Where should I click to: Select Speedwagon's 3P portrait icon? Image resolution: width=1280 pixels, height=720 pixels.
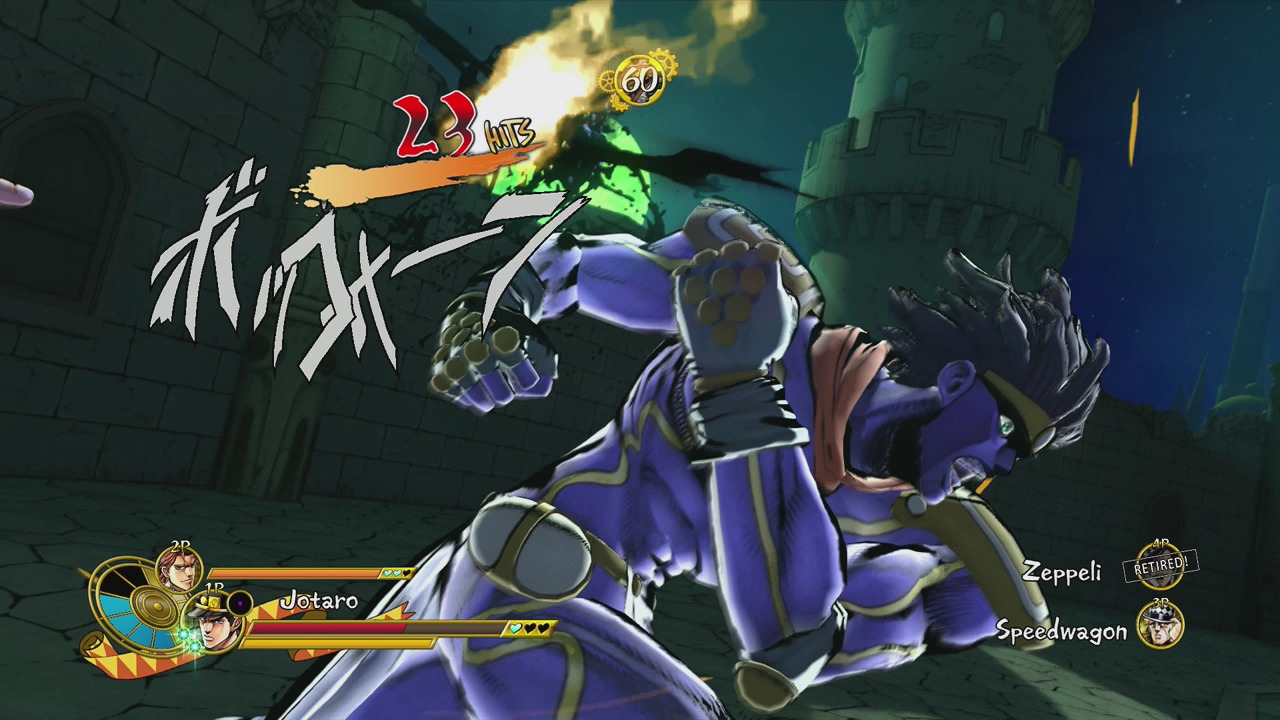(x=1160, y=625)
